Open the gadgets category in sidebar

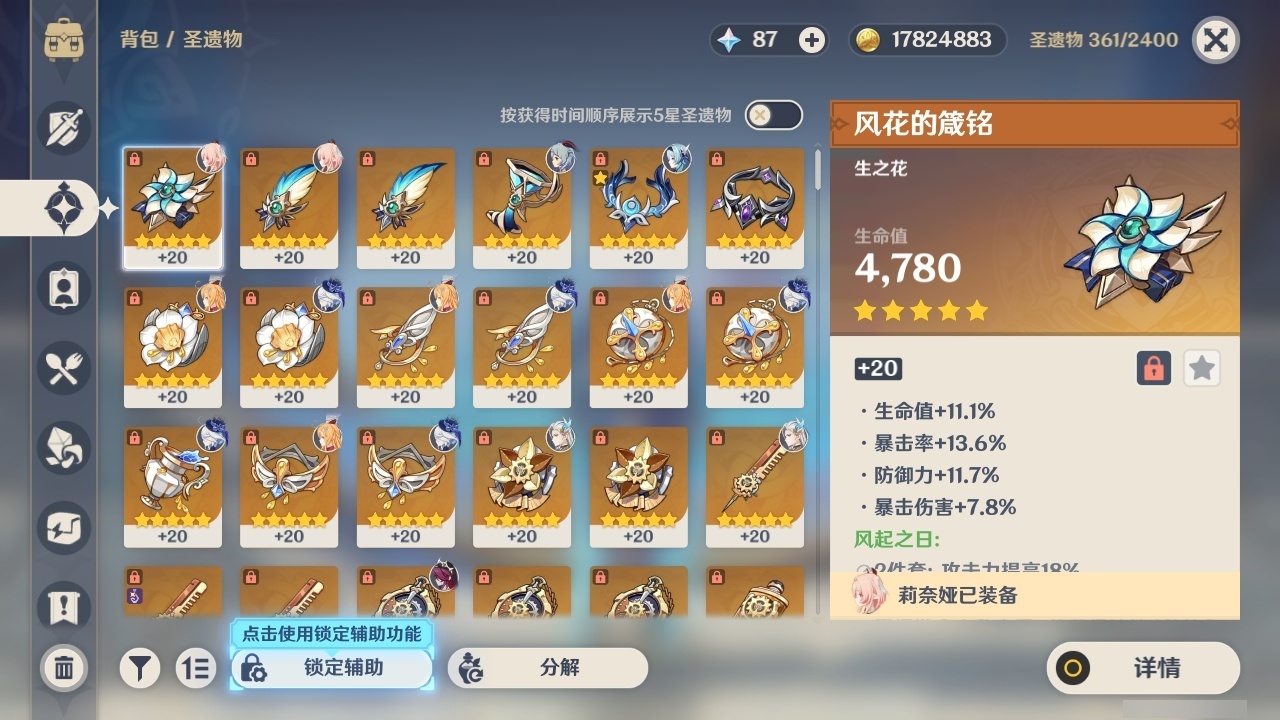click(63, 528)
